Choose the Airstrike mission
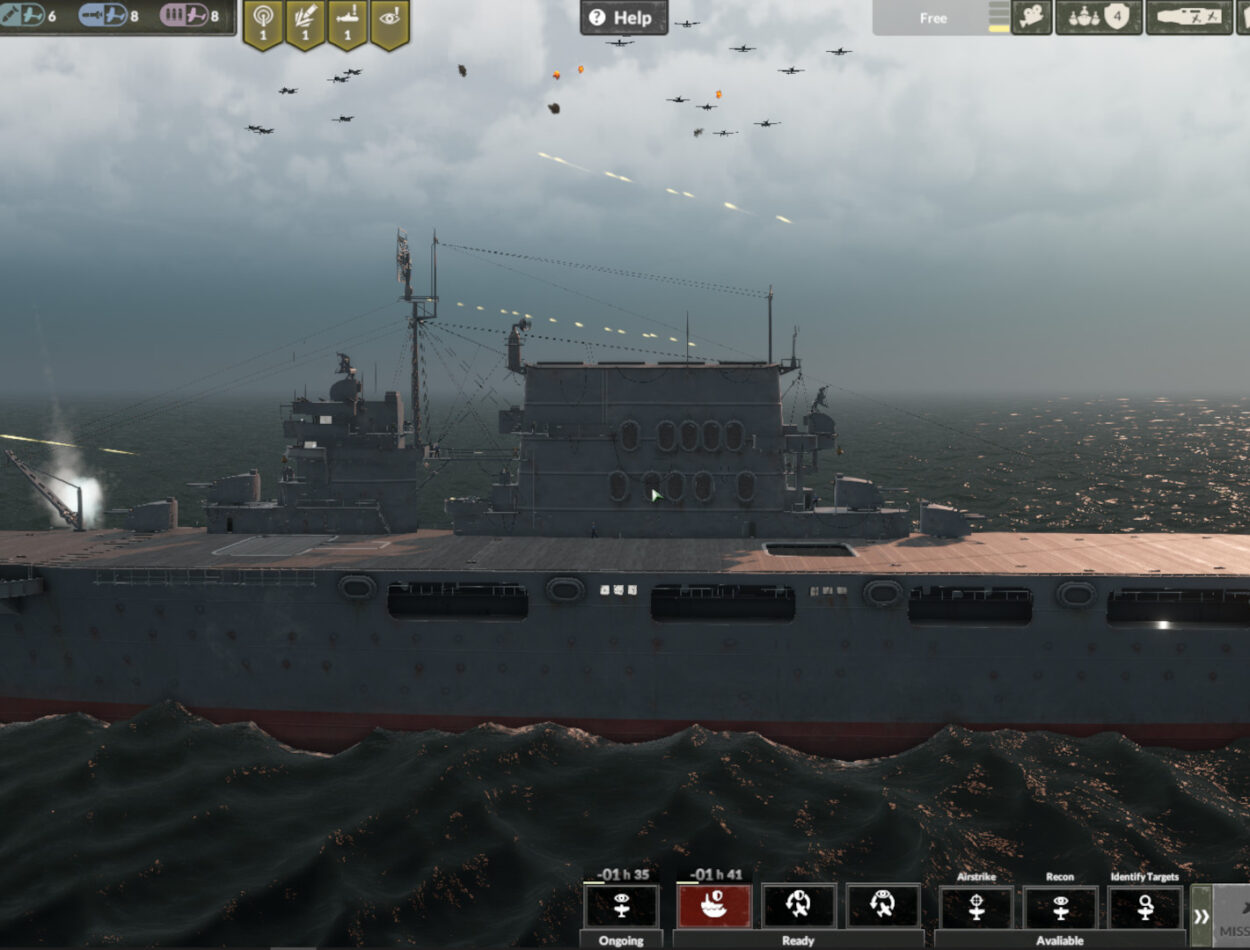 (x=976, y=906)
